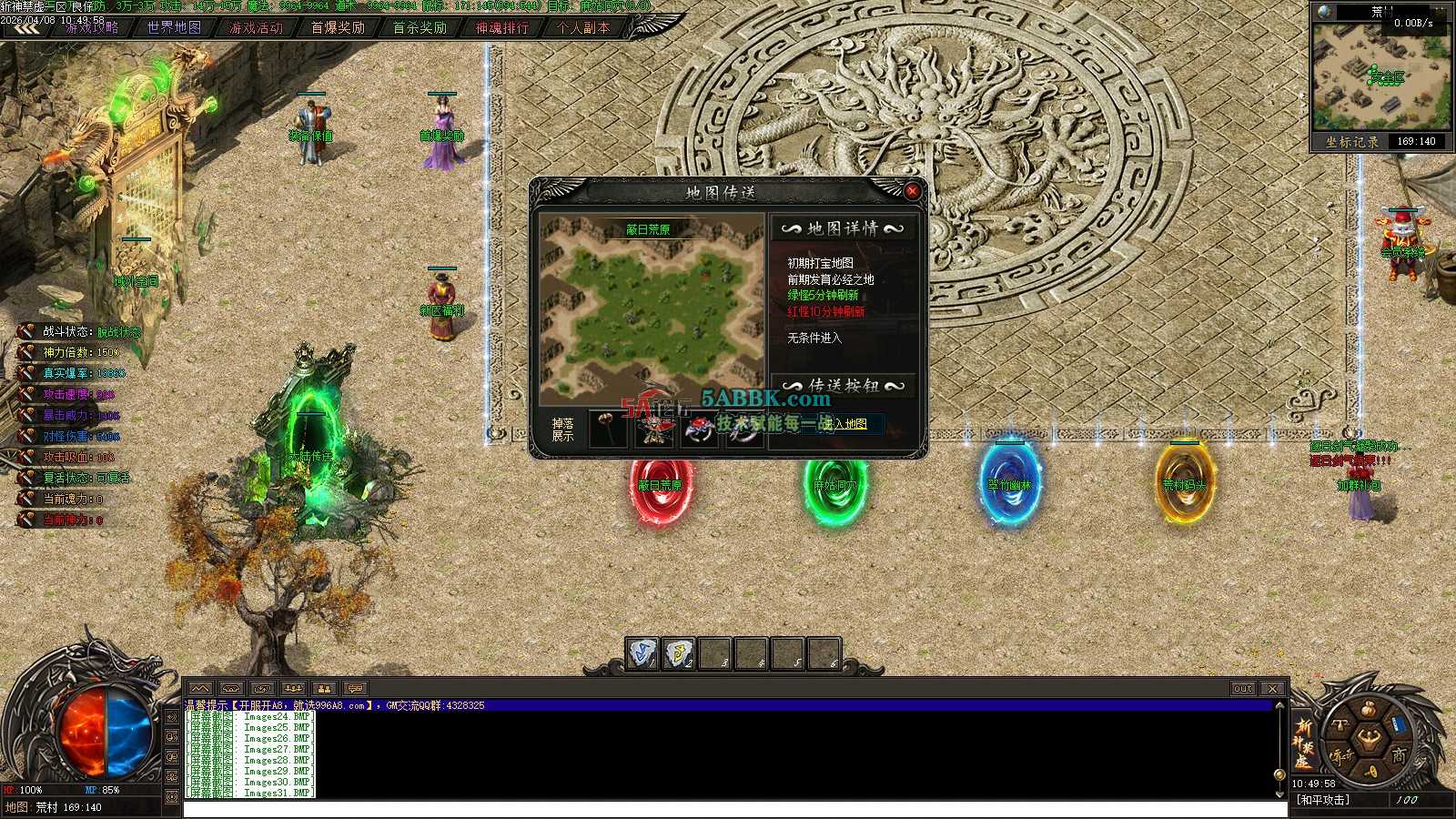
Task: Open the 首杀奖励 first-kill rewards menu
Action: click(x=420, y=27)
